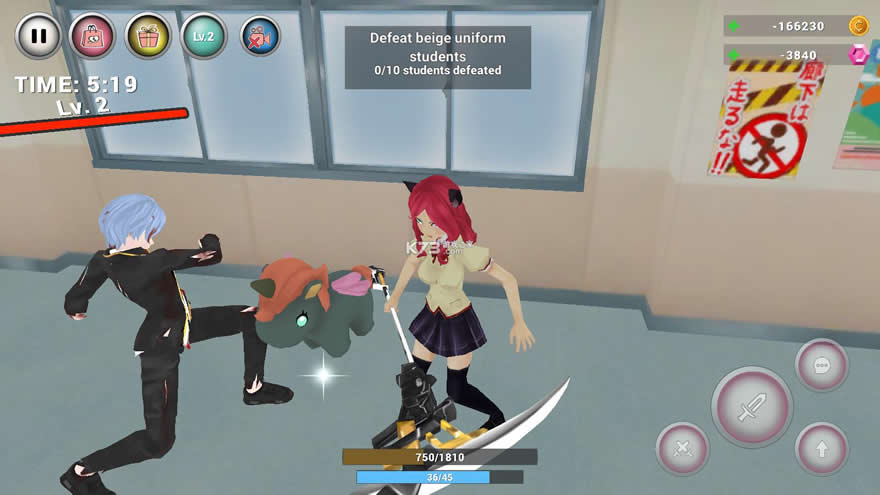Screen dimensions: 880x495
Task: Open the gift box rewards
Action: (148, 36)
